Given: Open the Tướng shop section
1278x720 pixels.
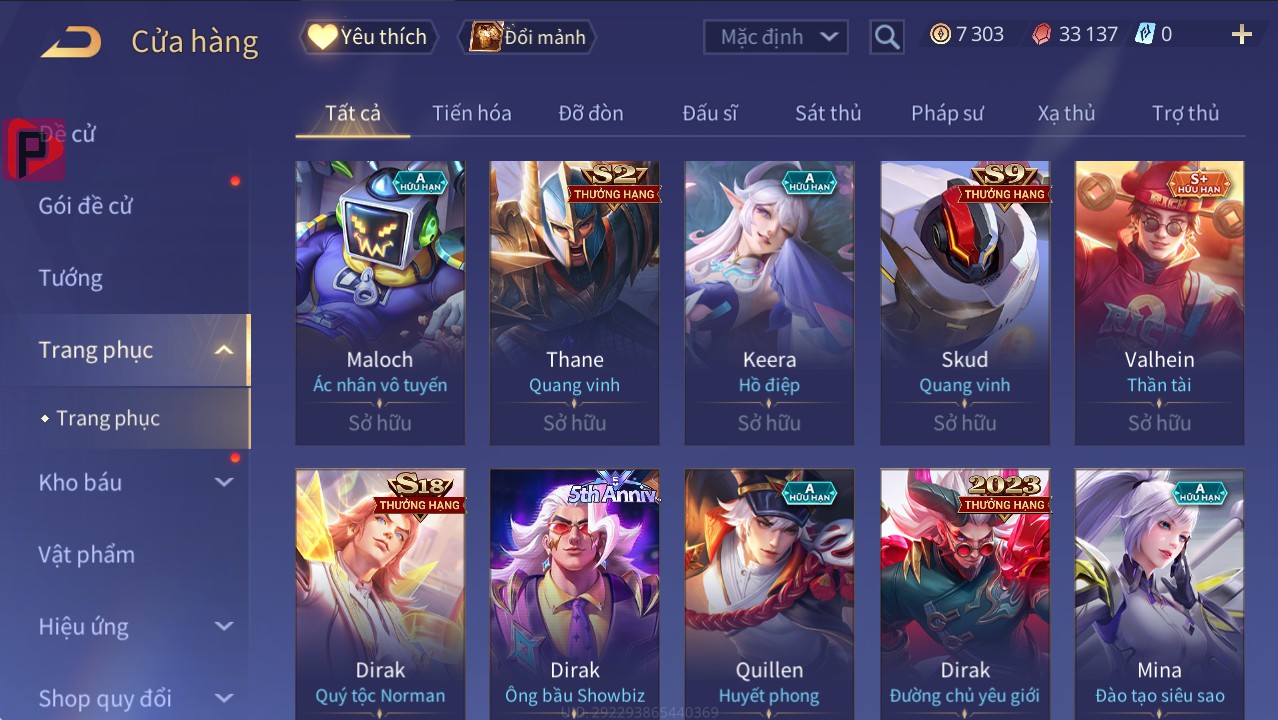Looking at the screenshot, I should coord(71,278).
